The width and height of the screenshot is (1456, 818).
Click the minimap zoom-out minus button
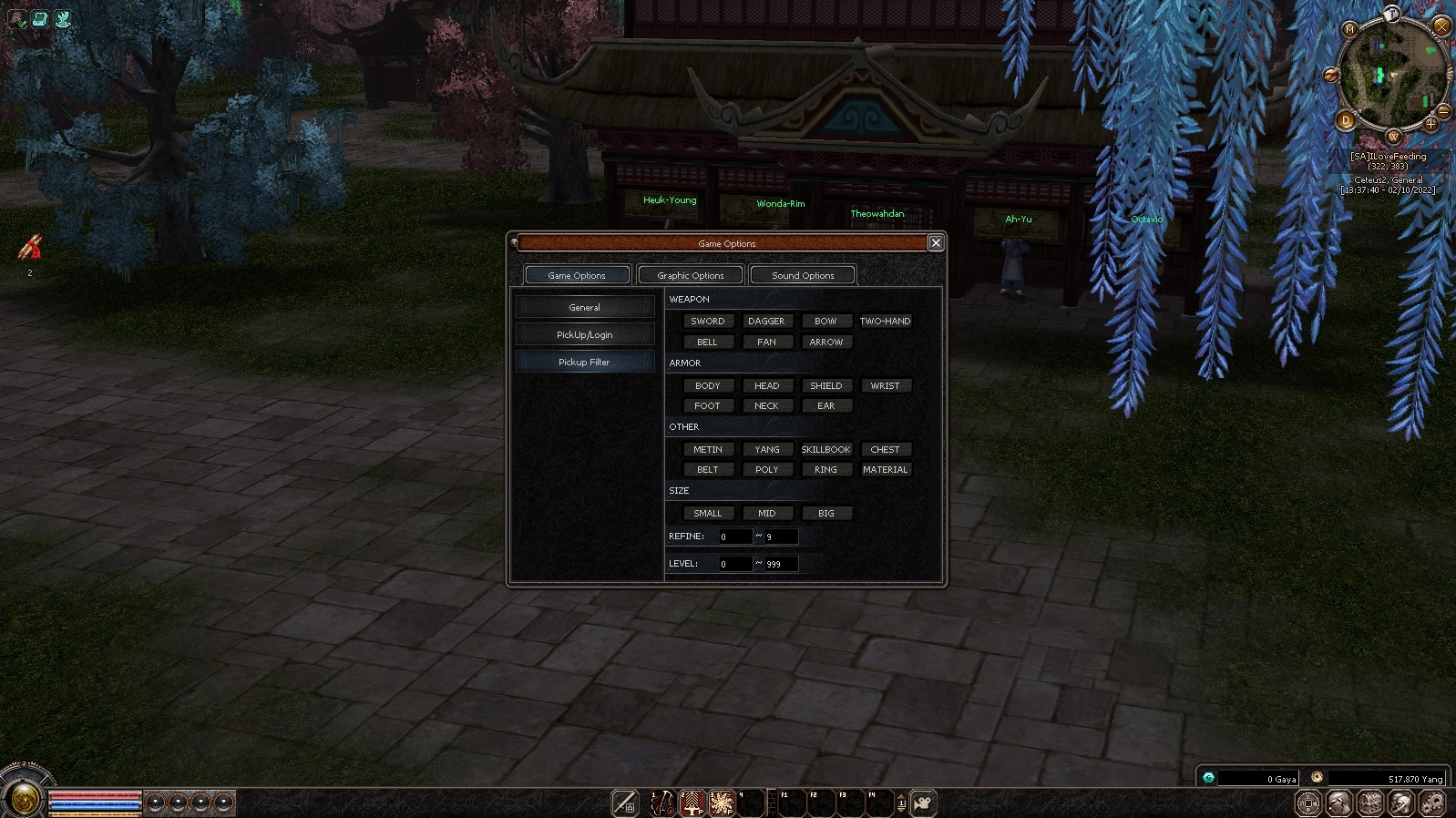pos(1443,112)
